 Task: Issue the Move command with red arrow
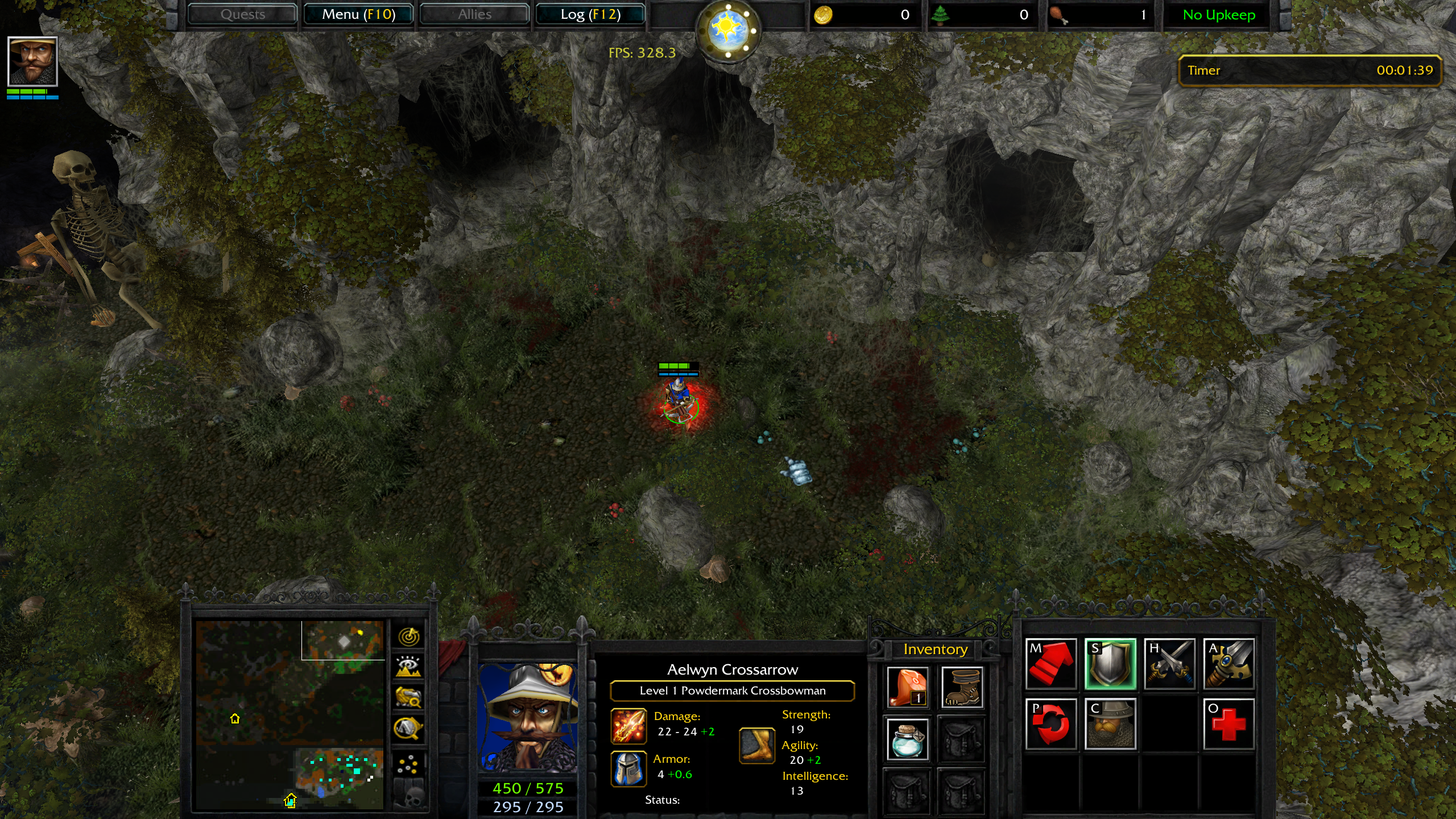coord(1051,664)
